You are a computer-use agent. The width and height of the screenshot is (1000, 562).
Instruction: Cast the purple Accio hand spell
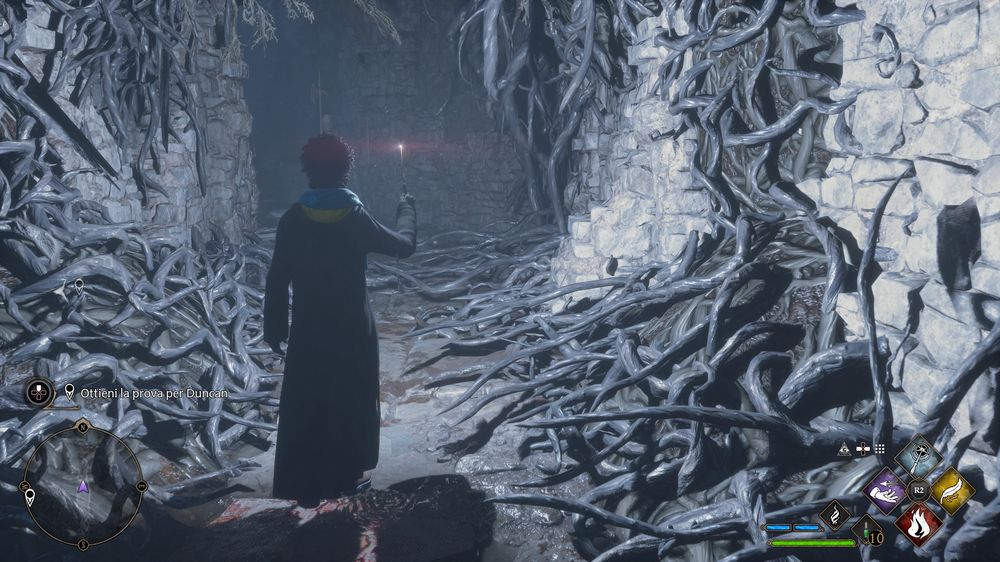pyautogui.click(x=884, y=491)
